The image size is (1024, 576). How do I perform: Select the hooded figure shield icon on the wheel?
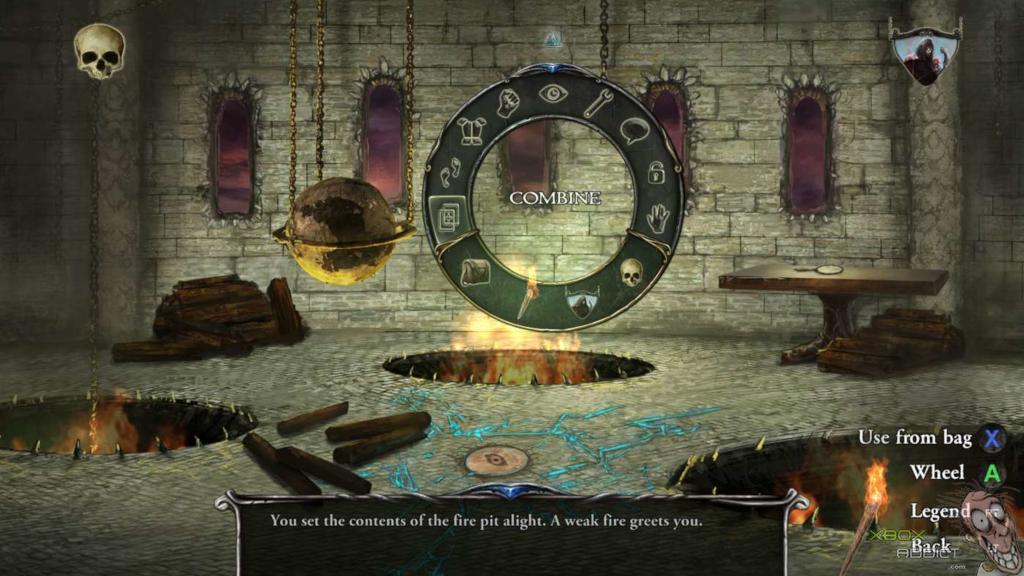point(582,300)
